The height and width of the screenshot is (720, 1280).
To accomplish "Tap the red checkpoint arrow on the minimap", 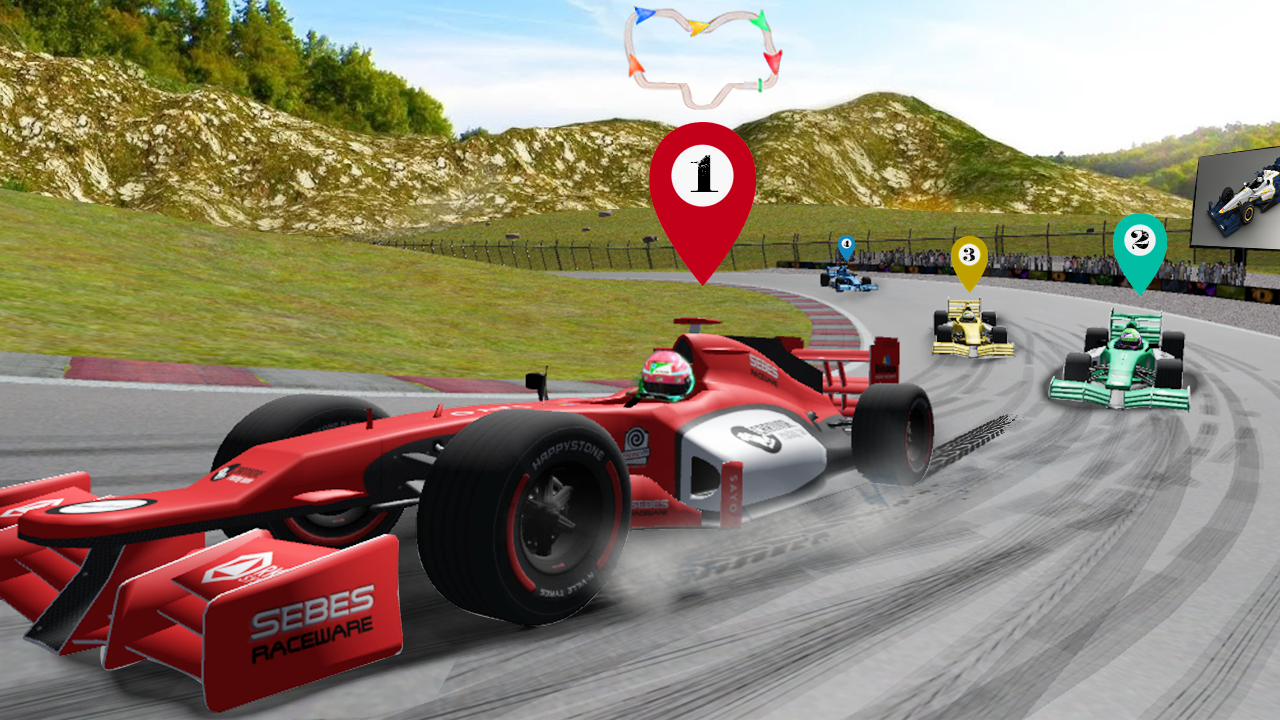I will click(773, 62).
